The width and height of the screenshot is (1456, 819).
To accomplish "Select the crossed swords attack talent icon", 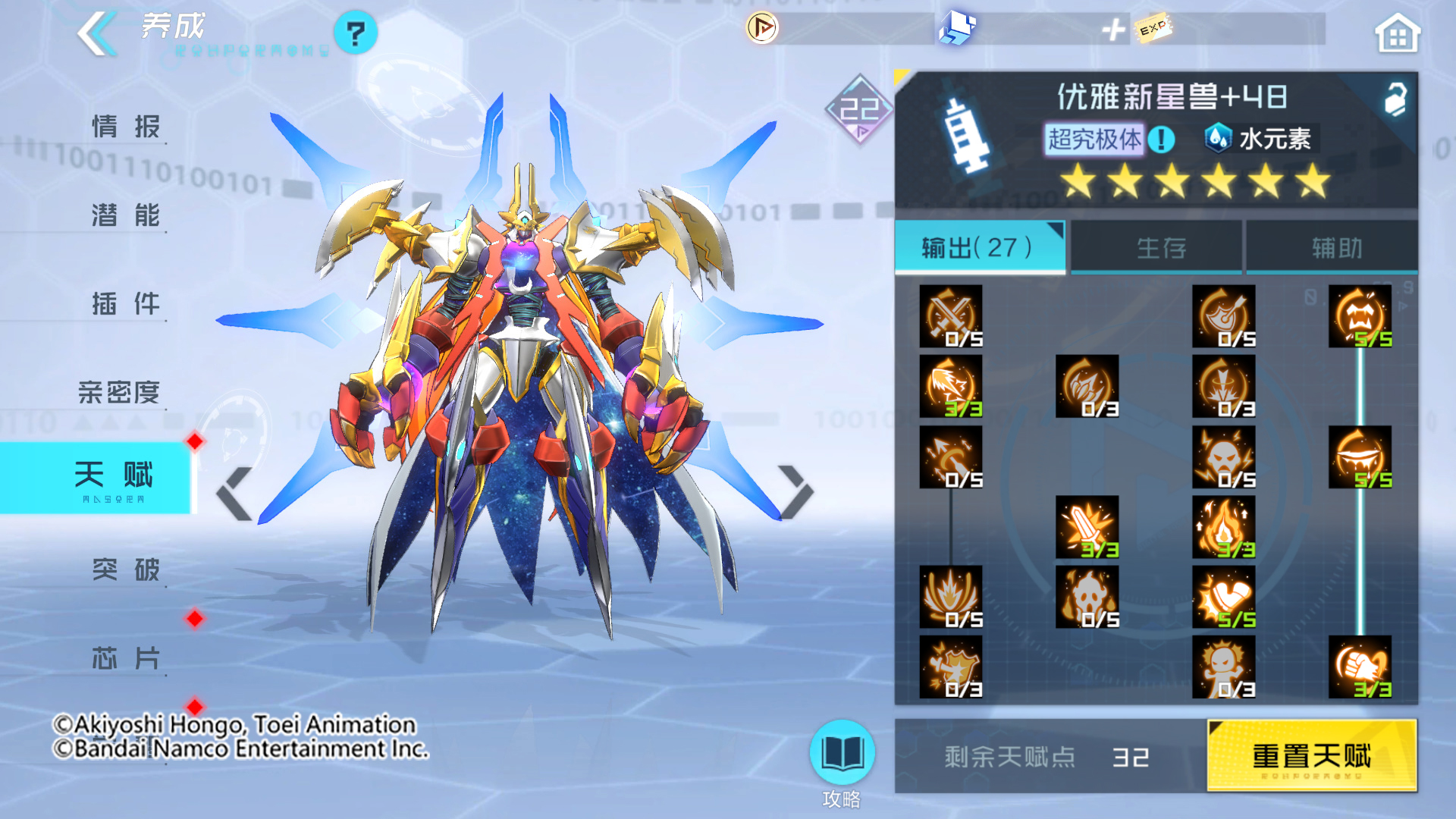I will click(949, 315).
